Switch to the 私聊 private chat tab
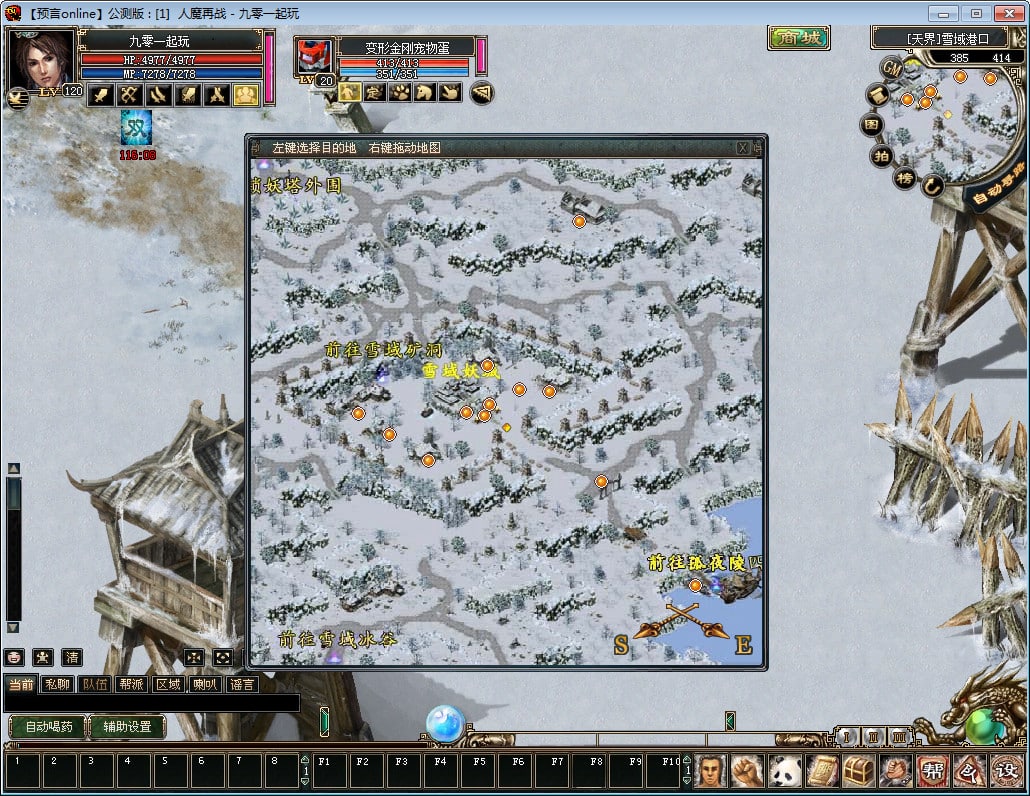 pos(59,685)
